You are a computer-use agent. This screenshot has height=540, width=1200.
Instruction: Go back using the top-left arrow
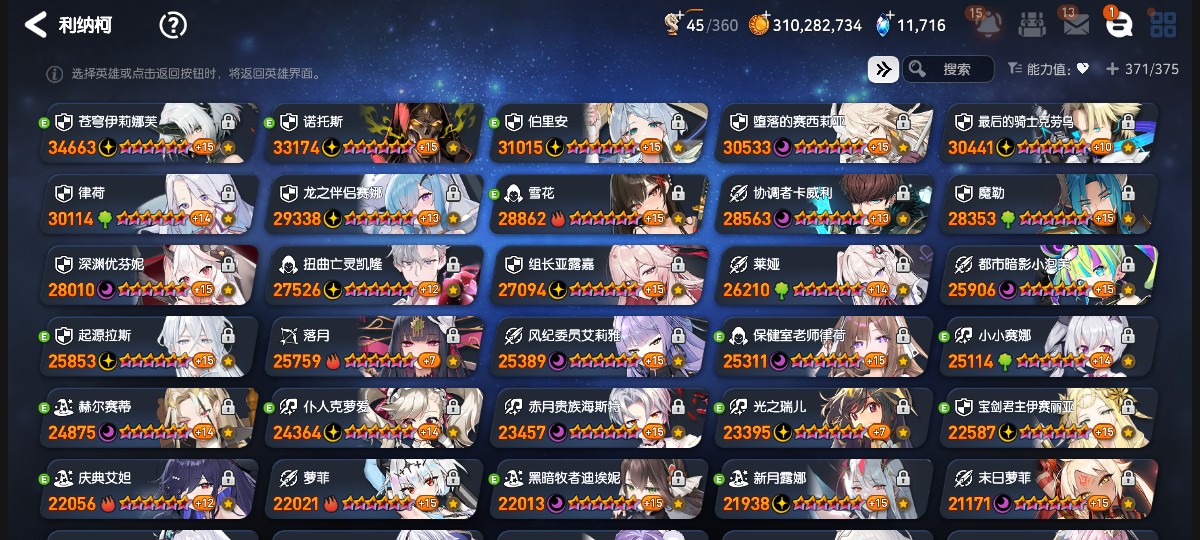[36, 25]
